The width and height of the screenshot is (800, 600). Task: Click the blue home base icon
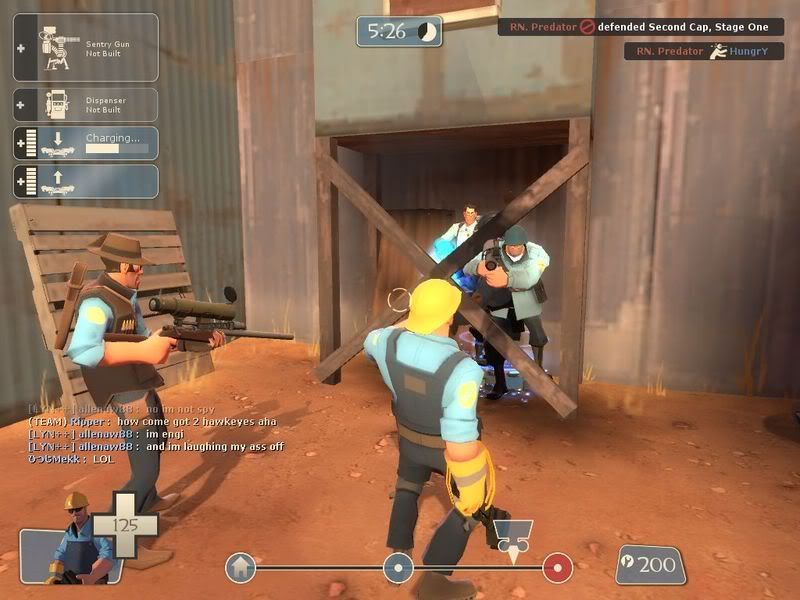(240, 568)
